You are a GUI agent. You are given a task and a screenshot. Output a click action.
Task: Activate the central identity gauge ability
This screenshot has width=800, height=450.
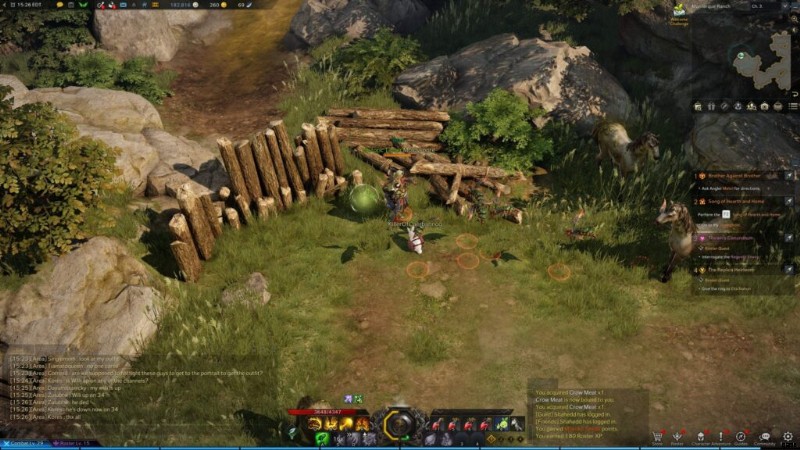click(x=400, y=425)
